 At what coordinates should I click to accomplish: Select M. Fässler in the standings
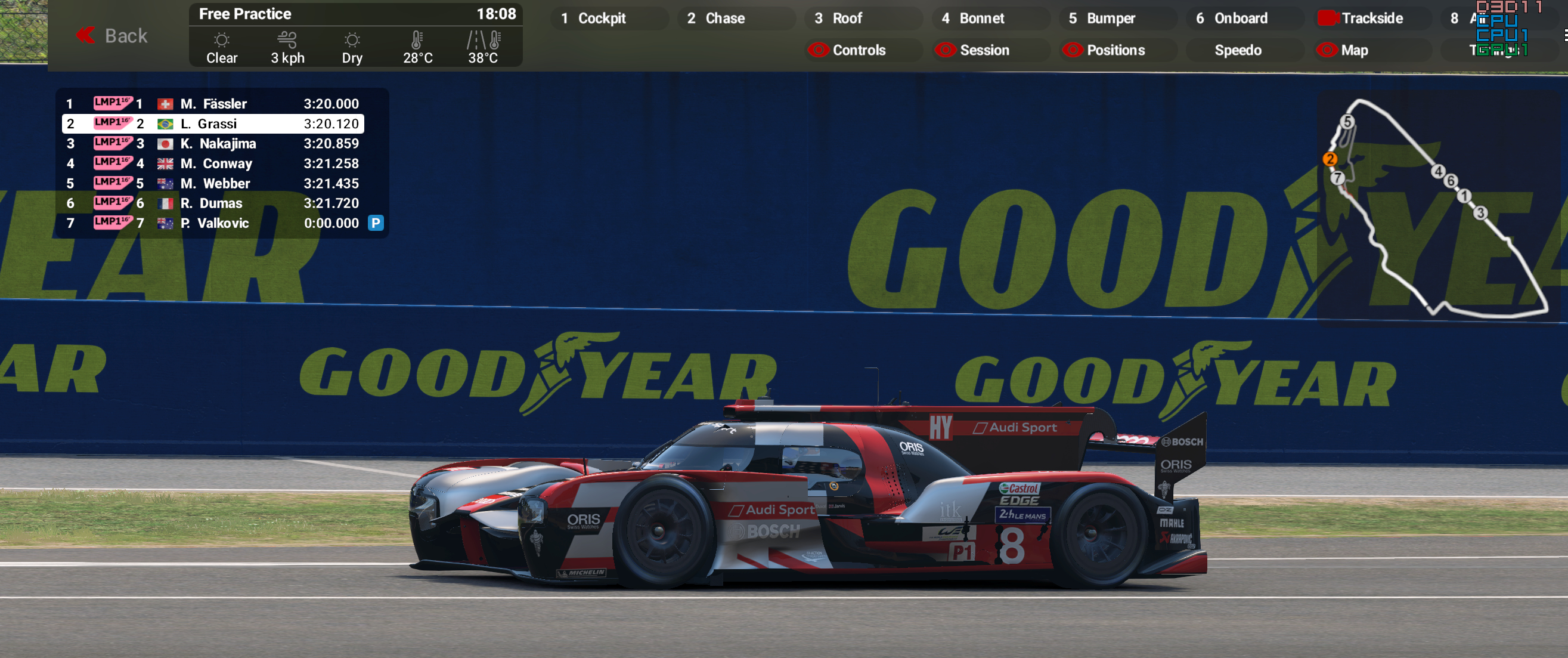pos(213,104)
